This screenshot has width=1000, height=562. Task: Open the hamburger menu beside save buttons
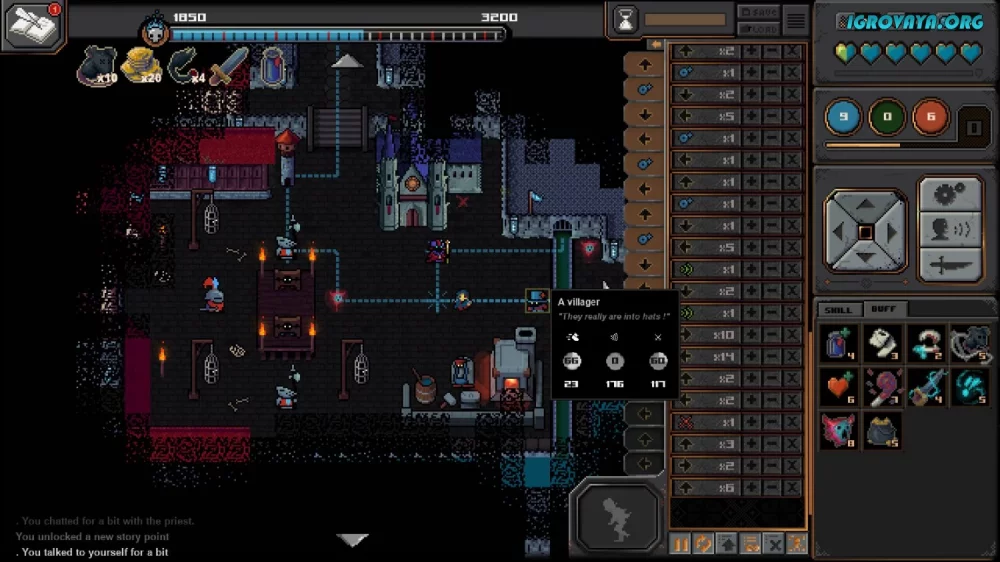pyautogui.click(x=796, y=19)
